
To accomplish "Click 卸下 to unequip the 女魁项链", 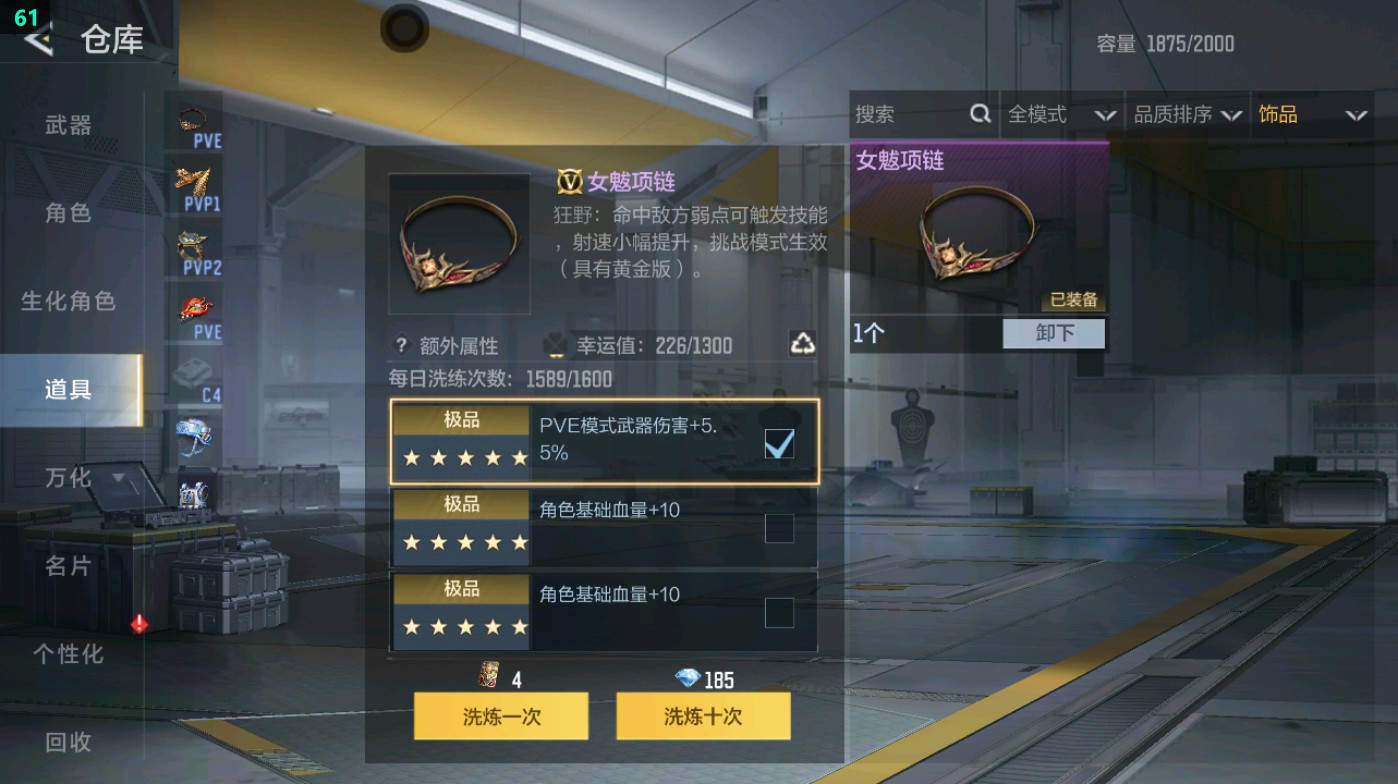I will point(1053,333).
